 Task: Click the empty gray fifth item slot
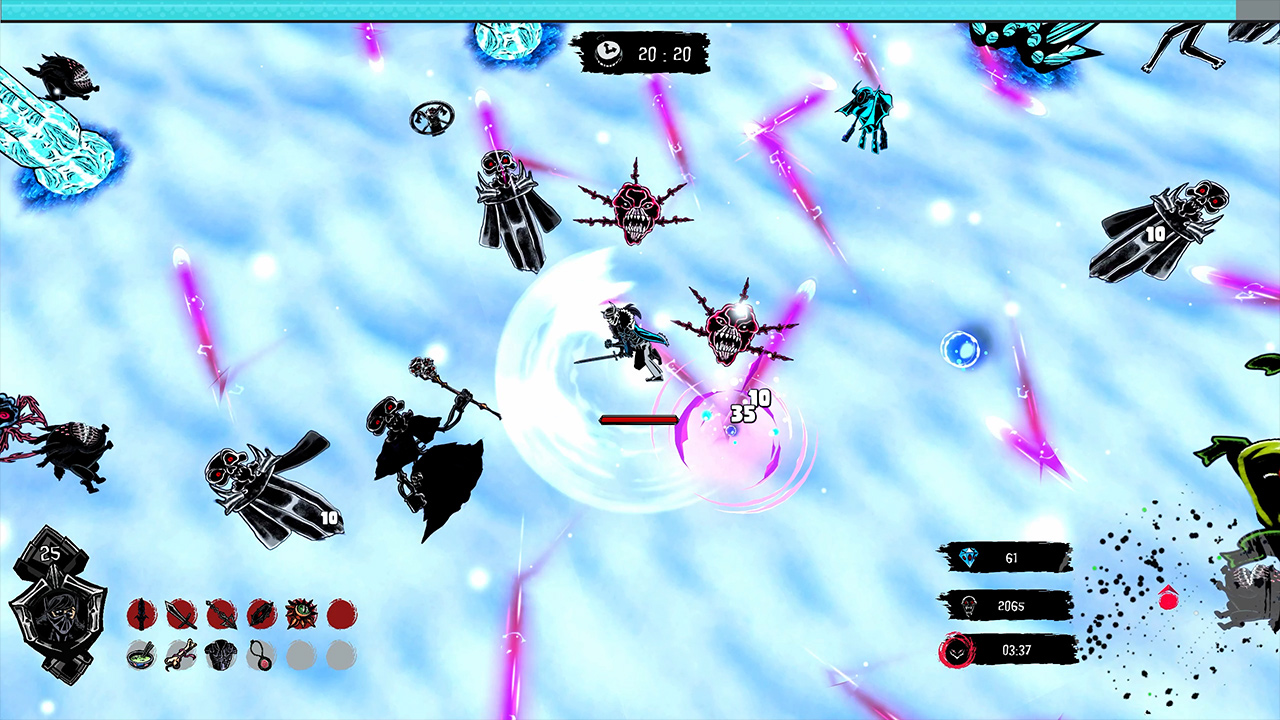(301, 655)
